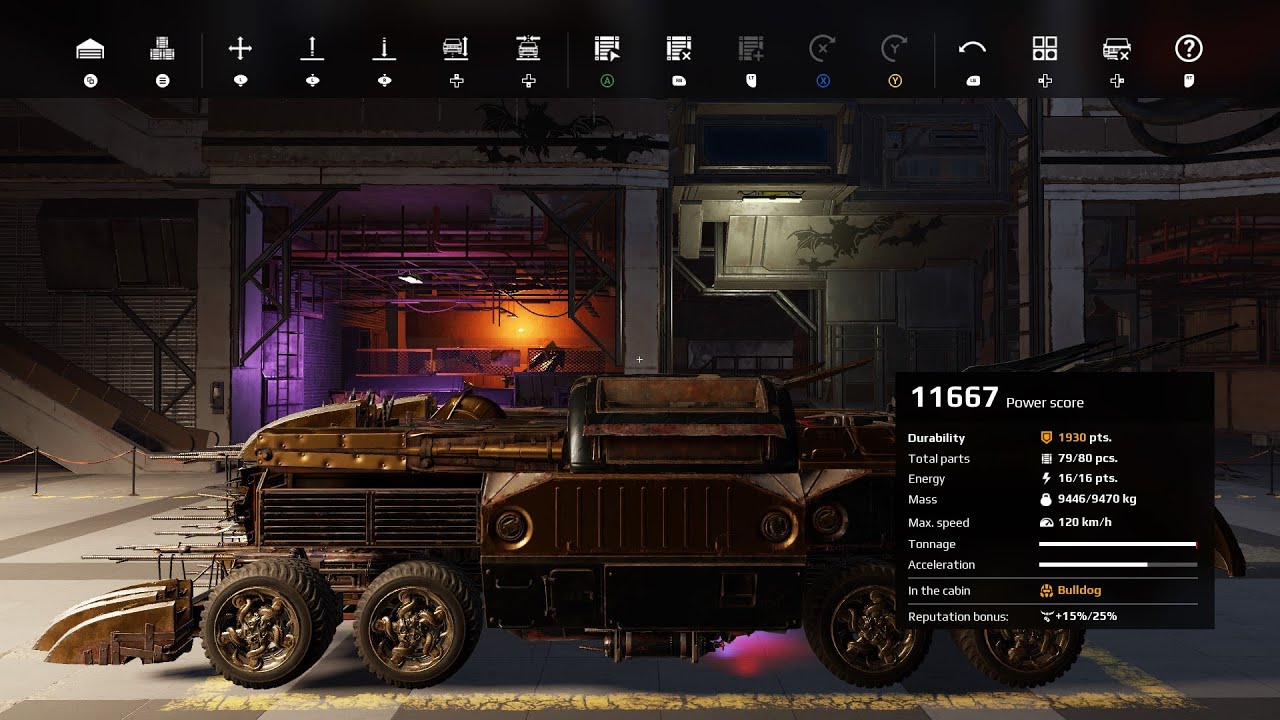
Task: Select the list with cursor icon
Action: 607,48
